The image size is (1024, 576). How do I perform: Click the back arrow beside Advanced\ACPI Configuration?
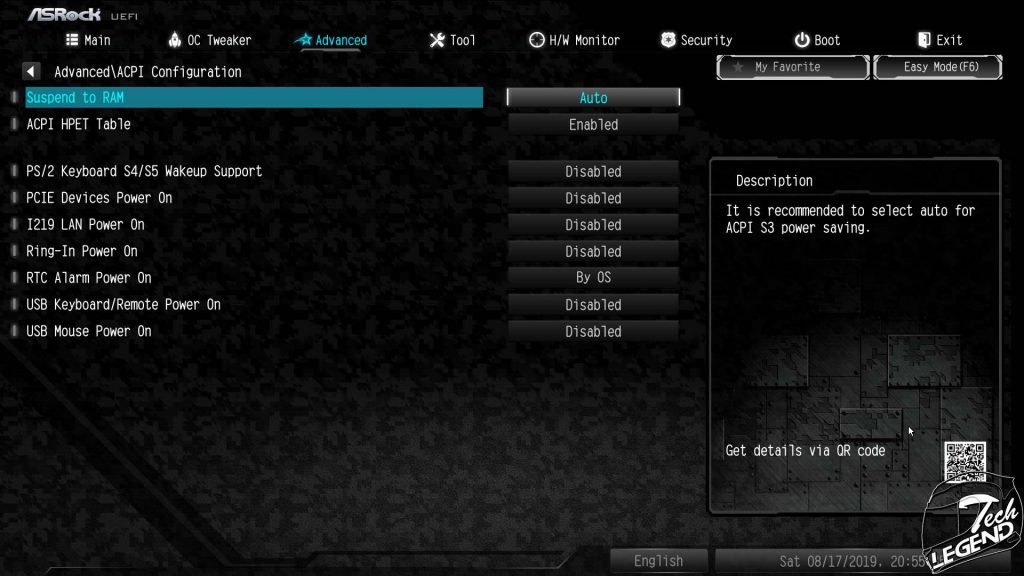pos(31,72)
